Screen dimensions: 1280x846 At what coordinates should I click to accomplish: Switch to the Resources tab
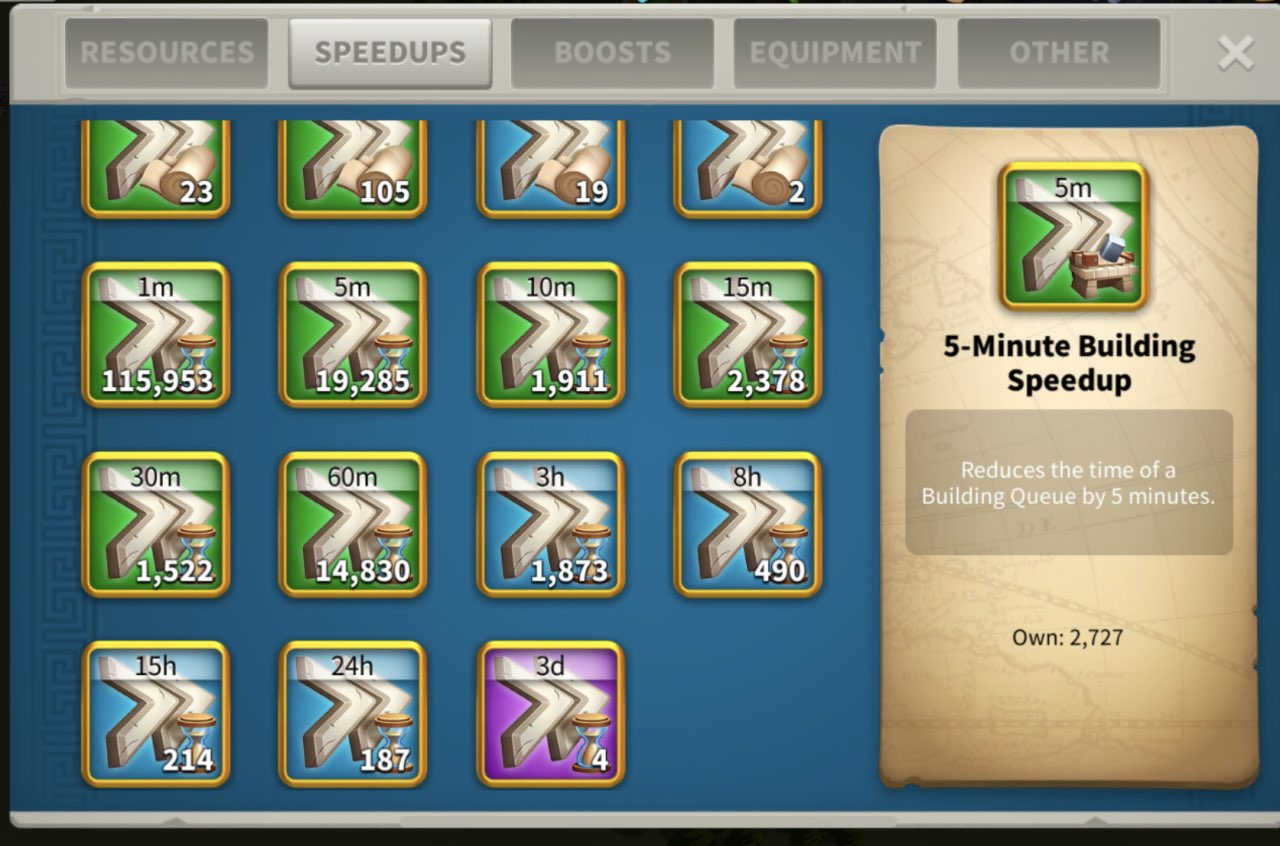pyautogui.click(x=167, y=53)
